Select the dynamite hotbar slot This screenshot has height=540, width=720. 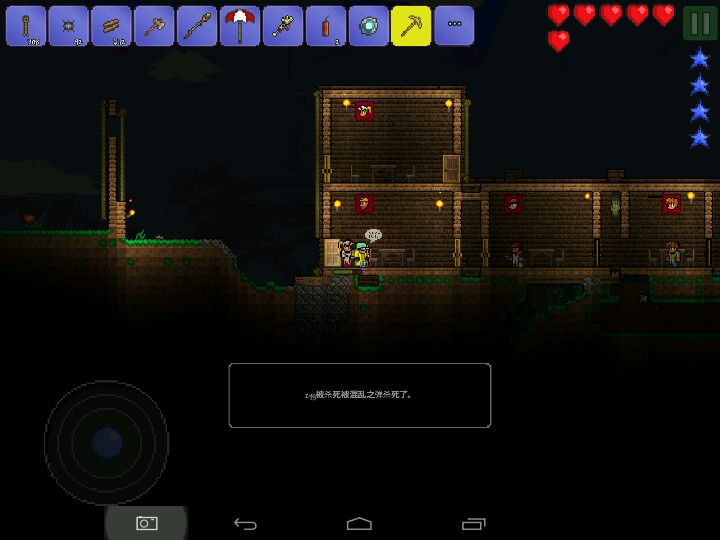tap(326, 26)
